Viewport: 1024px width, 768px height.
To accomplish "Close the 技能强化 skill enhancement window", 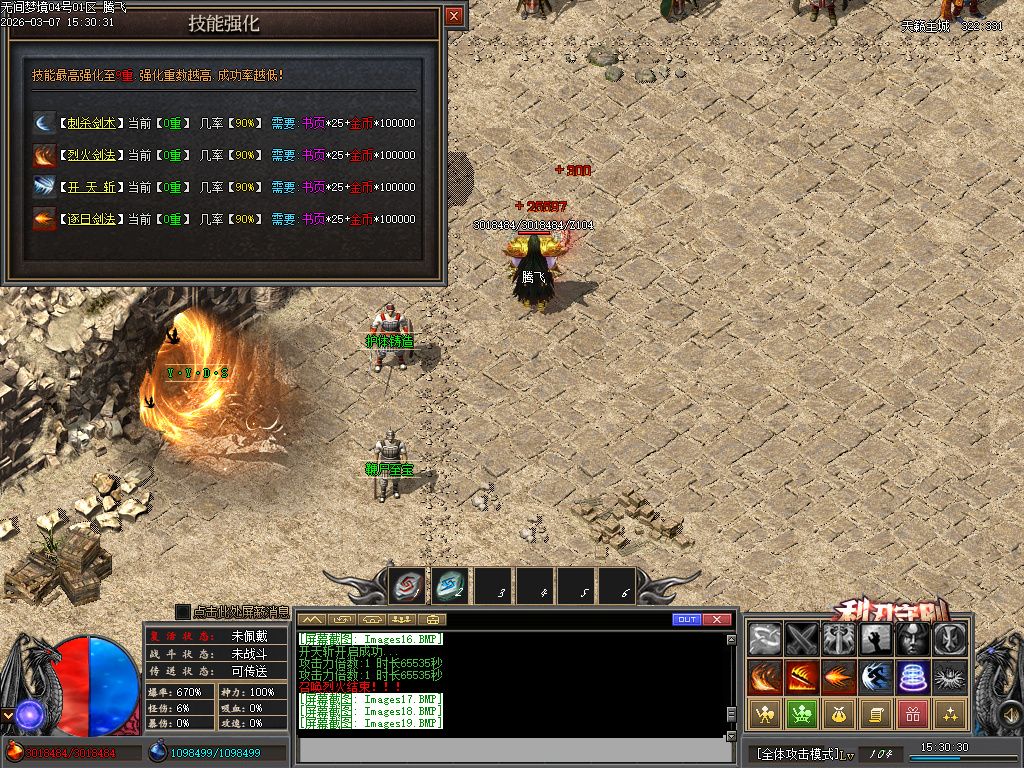I will (454, 16).
